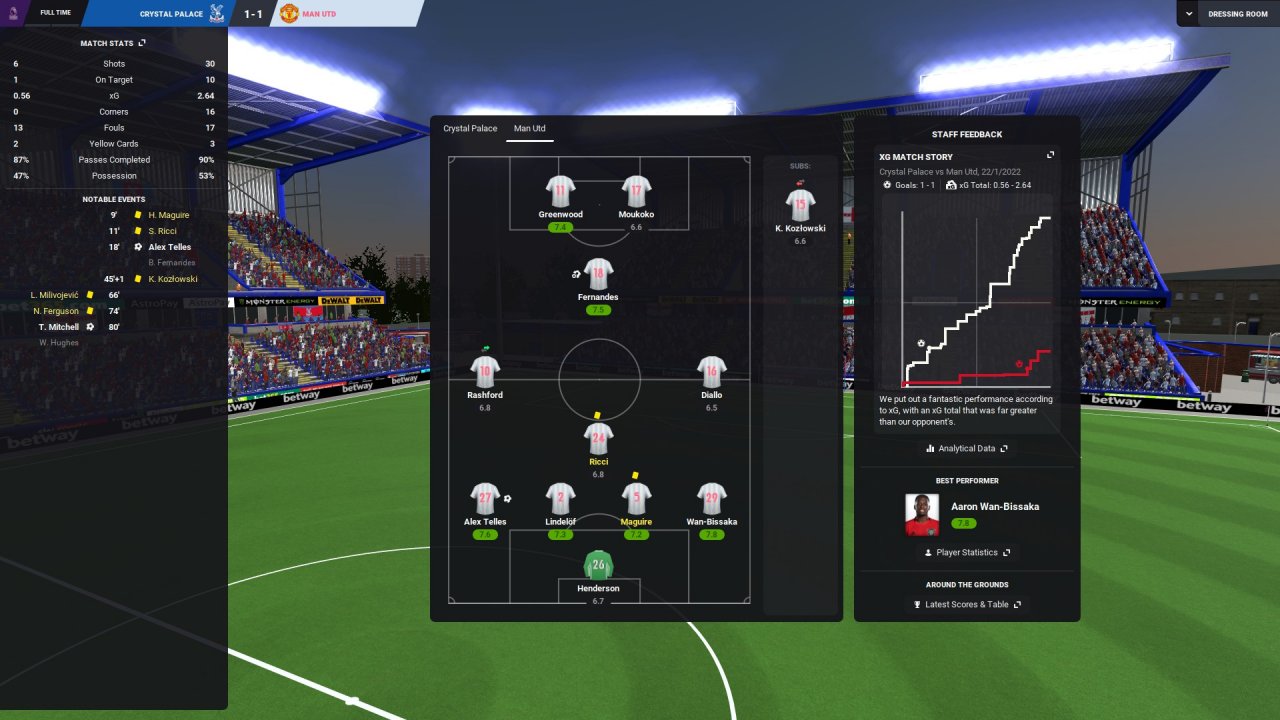The image size is (1280, 720).
Task: Open the dropdown arrow beside Dressing Room
Action: [1189, 14]
